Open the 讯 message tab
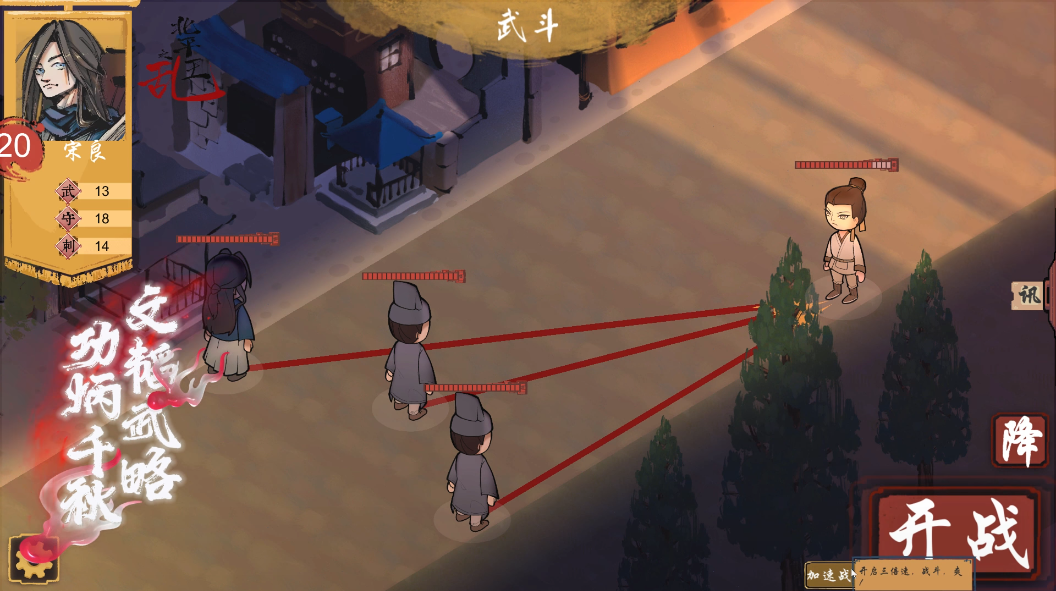 1029,295
